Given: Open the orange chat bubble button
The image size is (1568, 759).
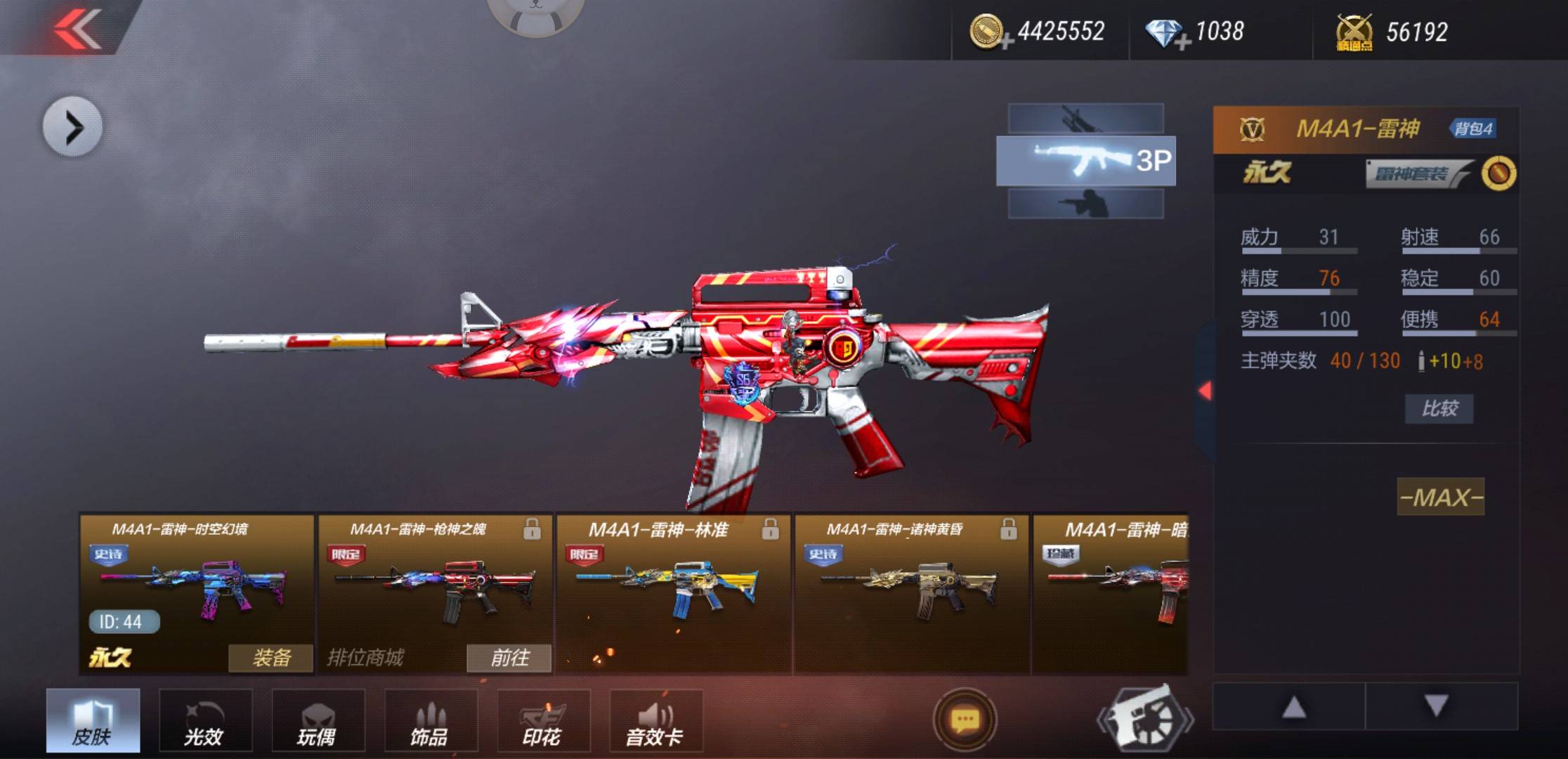Looking at the screenshot, I should tap(965, 720).
